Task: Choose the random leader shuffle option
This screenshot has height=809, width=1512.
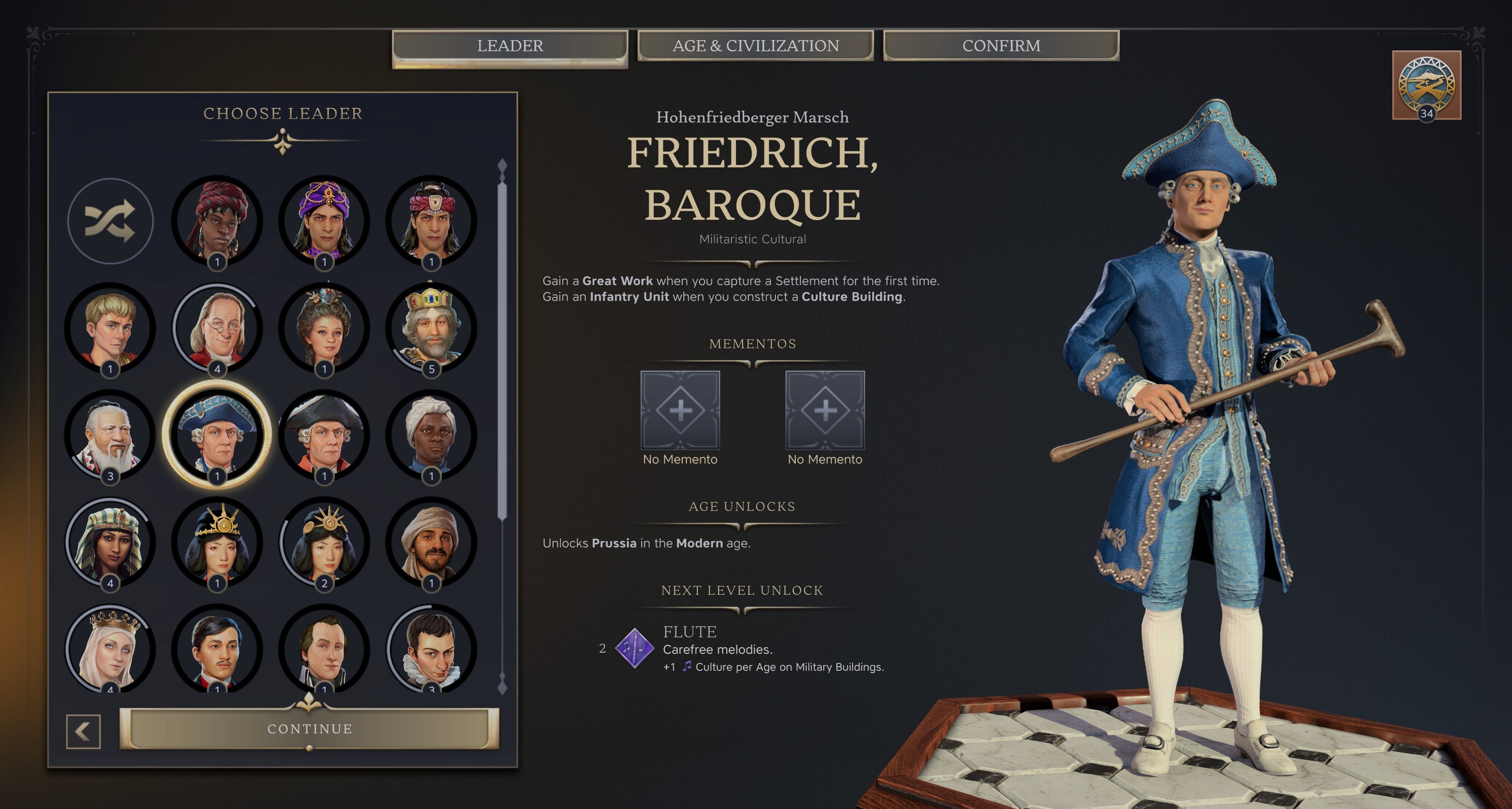Action: click(110, 221)
